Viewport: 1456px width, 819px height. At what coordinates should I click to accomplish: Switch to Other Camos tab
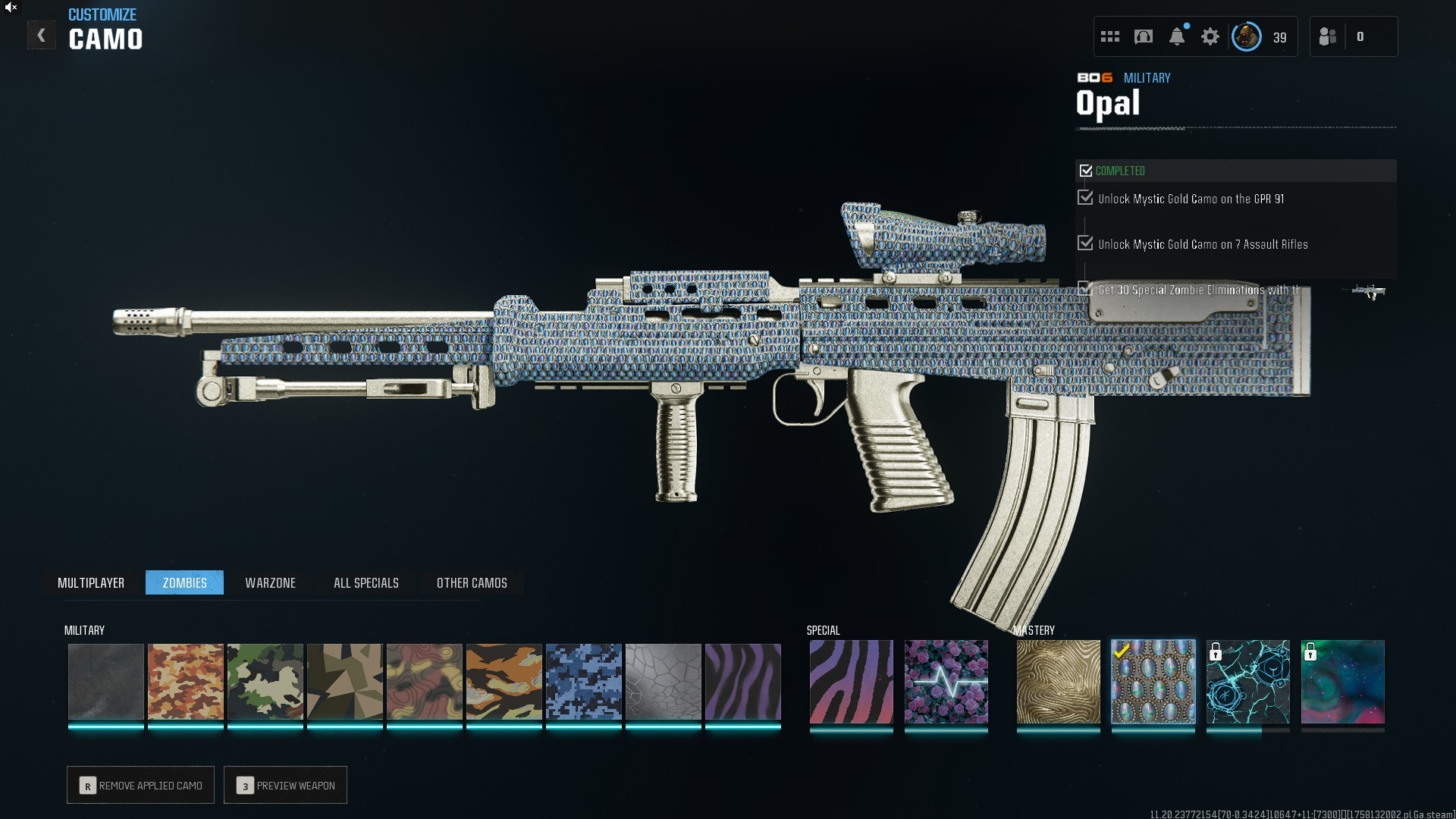click(472, 582)
